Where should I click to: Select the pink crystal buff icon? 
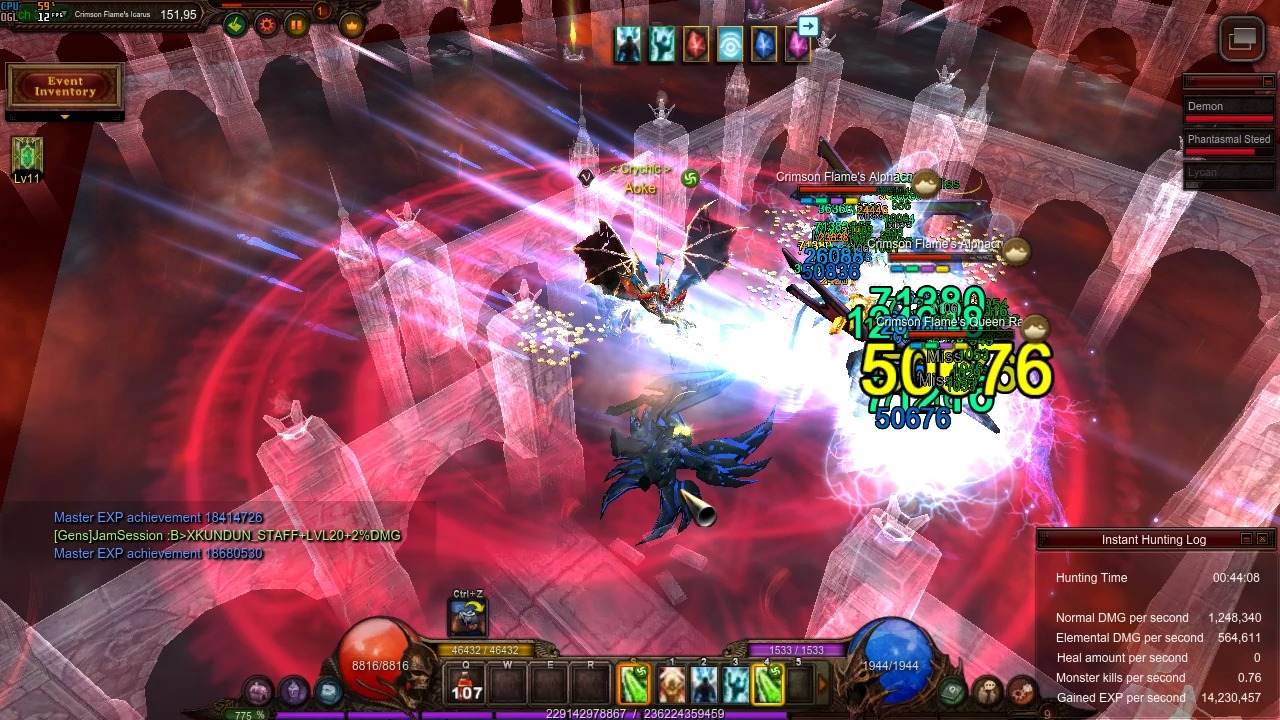[x=797, y=45]
